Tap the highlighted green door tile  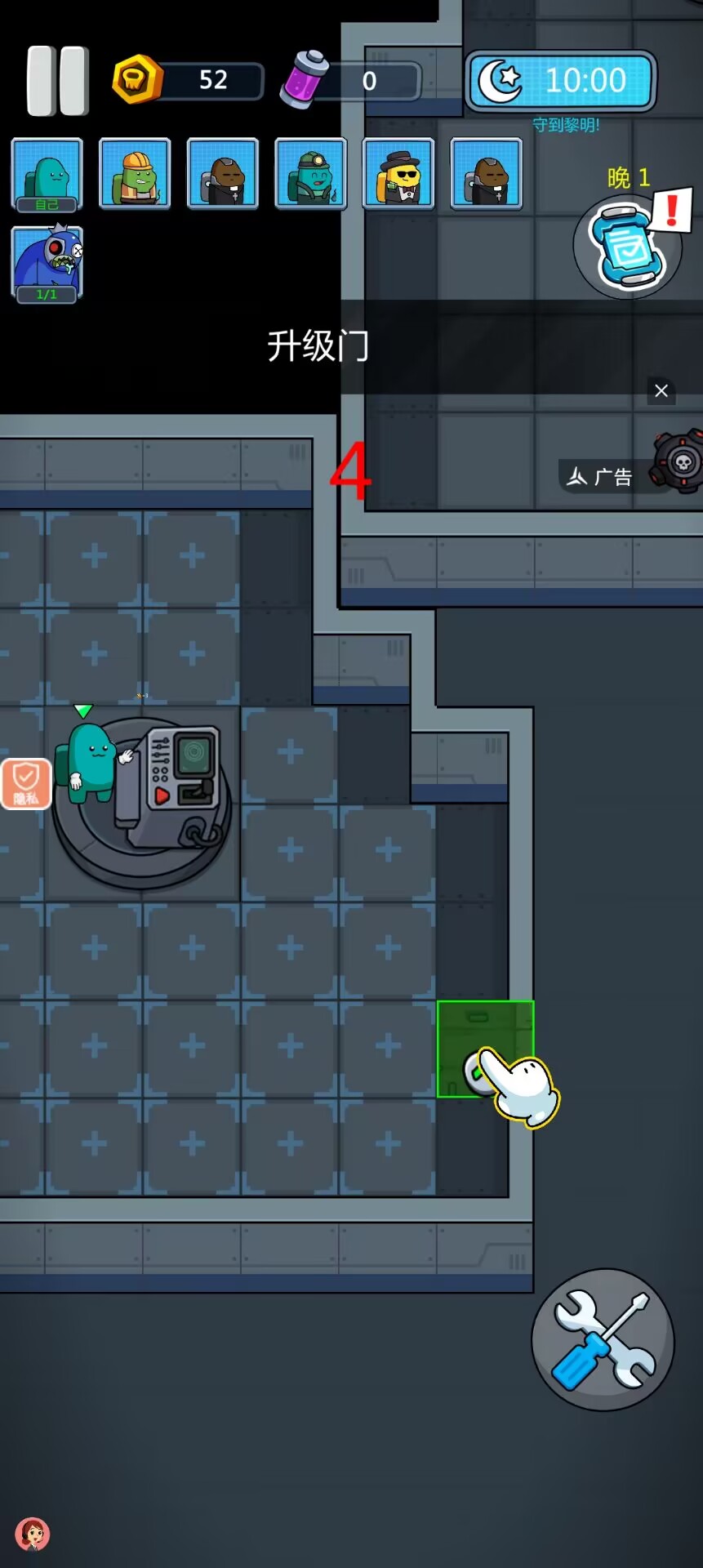pyautogui.click(x=485, y=1049)
